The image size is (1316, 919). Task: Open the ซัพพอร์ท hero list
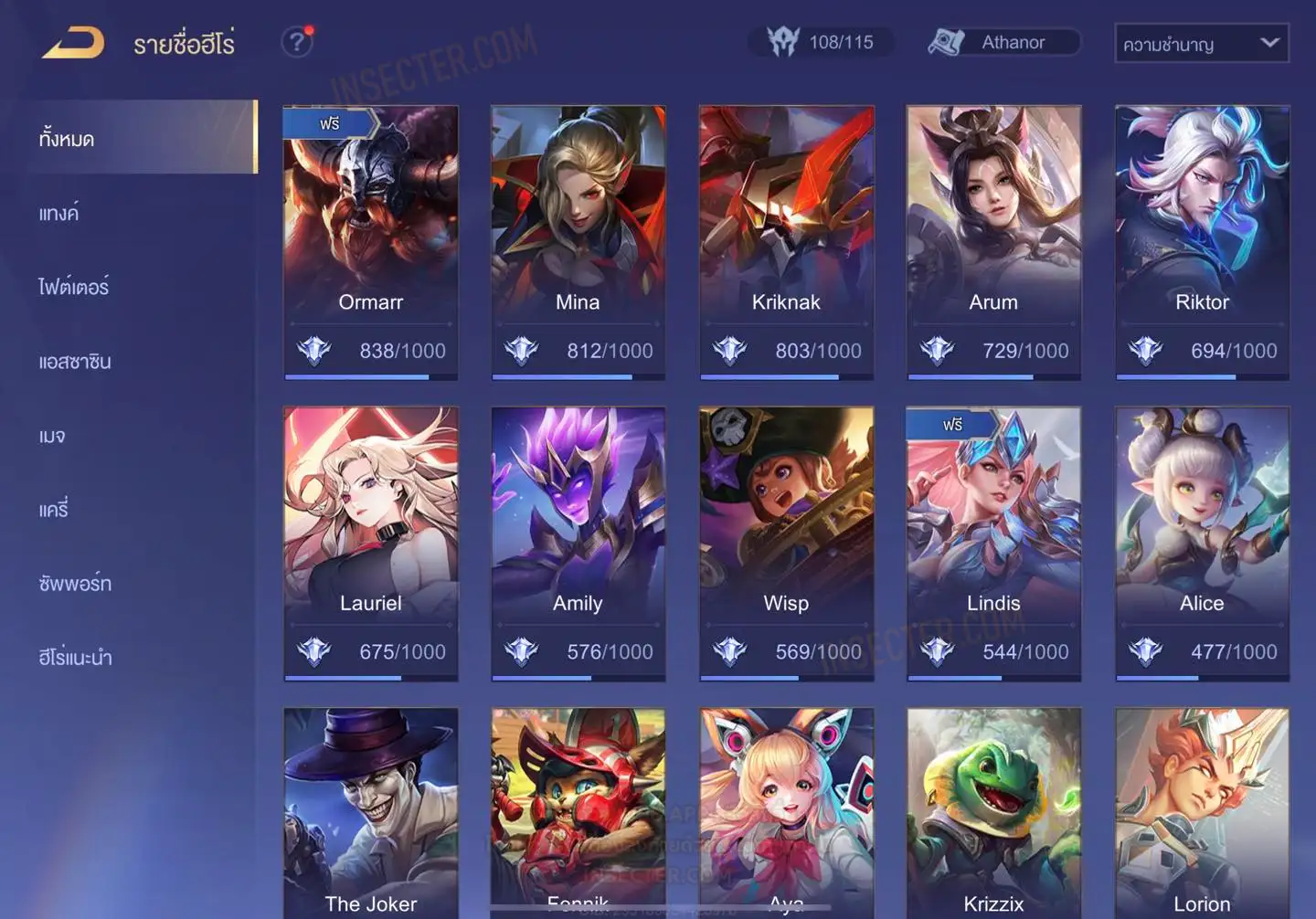(x=75, y=583)
